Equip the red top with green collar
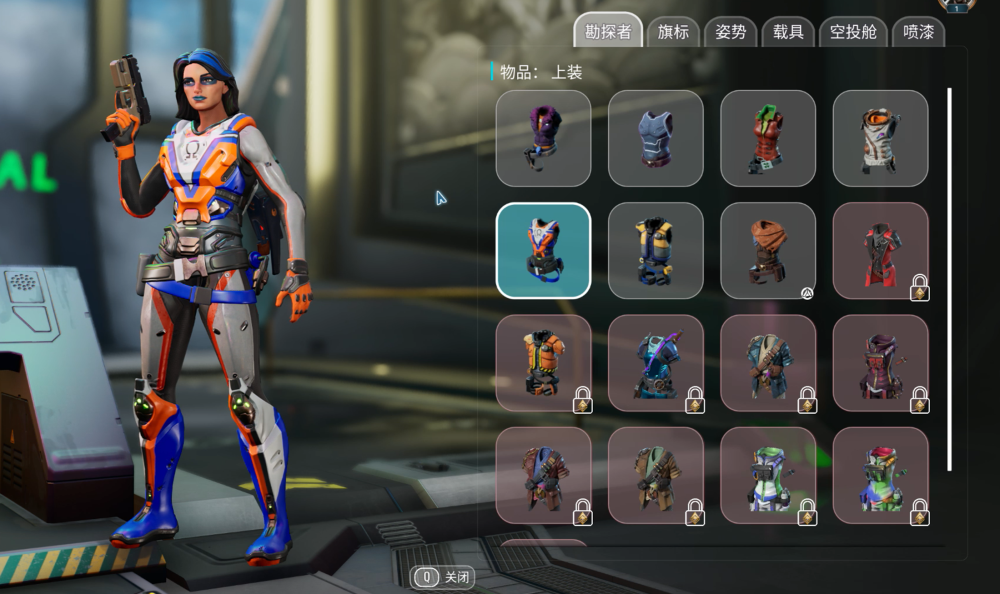 tap(768, 138)
